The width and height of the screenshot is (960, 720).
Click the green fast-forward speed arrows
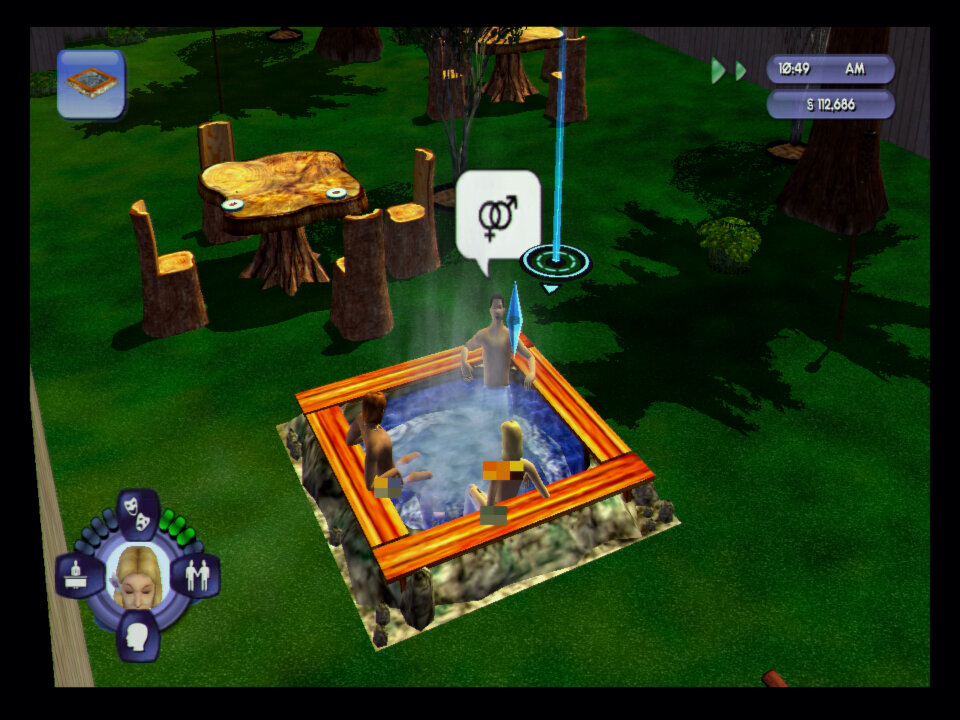click(729, 71)
